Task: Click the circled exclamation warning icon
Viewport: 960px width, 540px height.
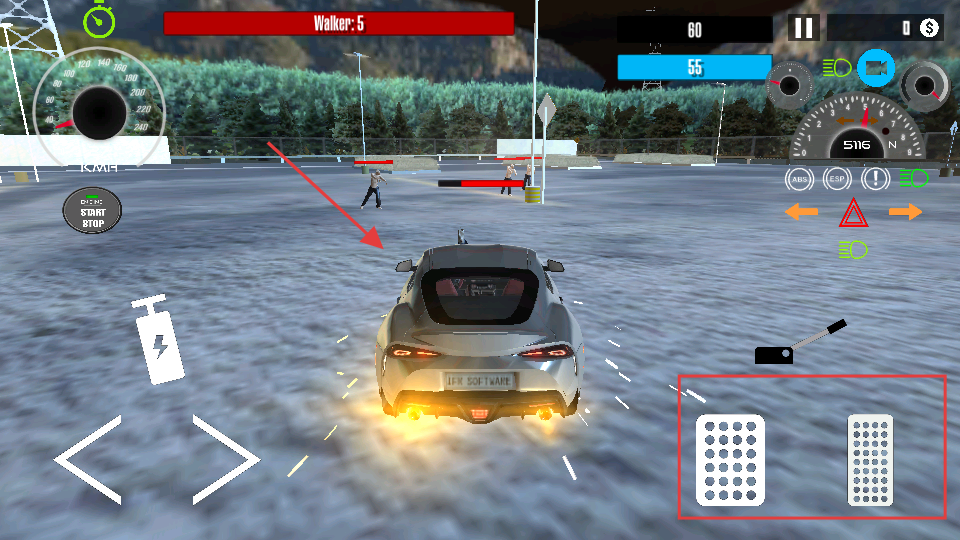Action: click(x=876, y=180)
